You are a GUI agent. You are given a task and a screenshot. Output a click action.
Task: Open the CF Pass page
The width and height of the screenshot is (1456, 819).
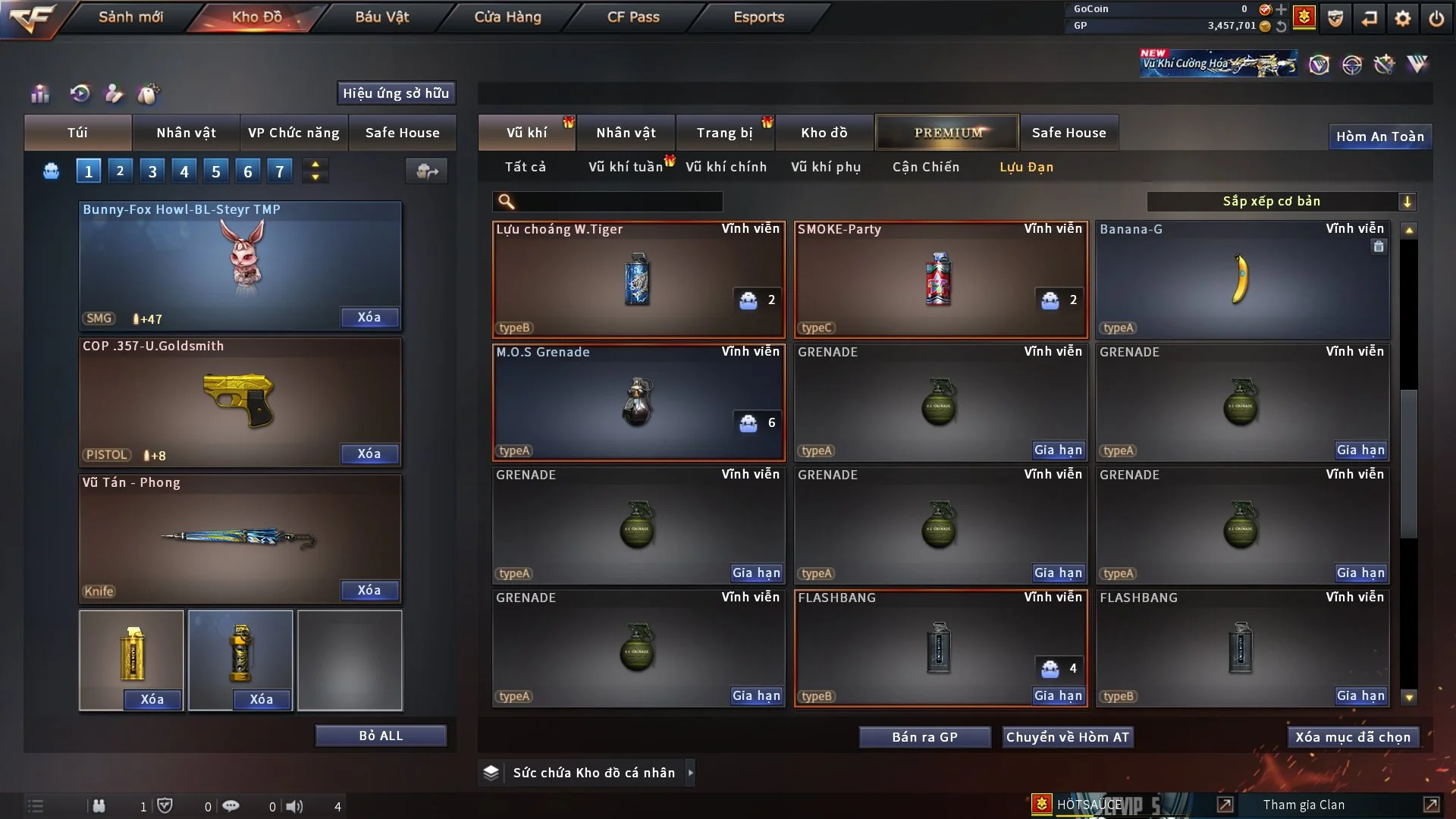tap(633, 17)
